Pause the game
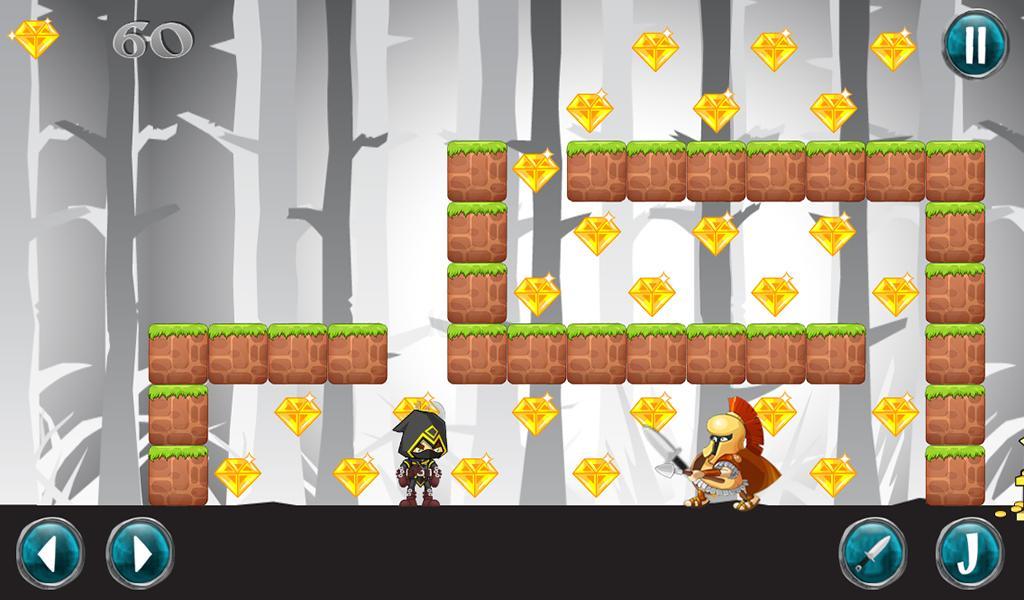Viewport: 1024px width, 600px height. pos(976,44)
